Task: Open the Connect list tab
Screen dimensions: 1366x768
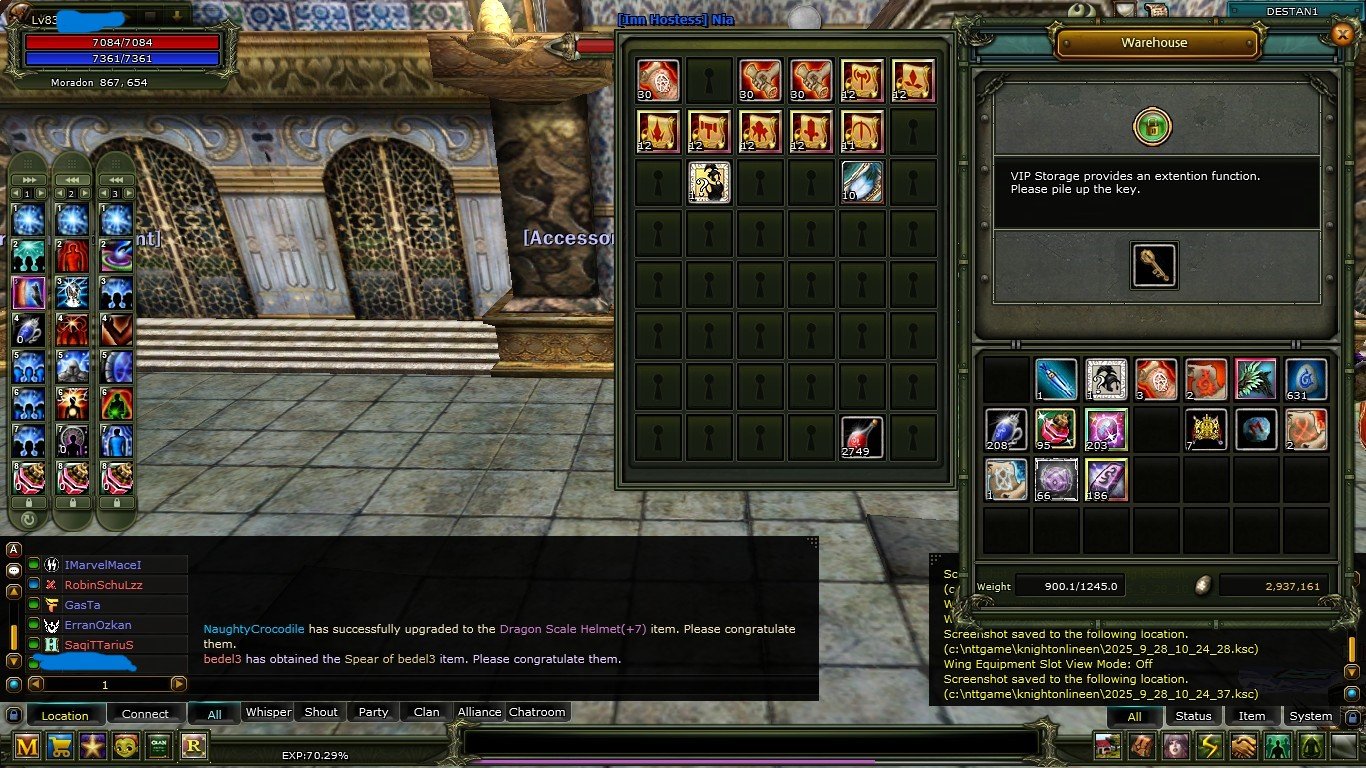Action: (x=145, y=714)
